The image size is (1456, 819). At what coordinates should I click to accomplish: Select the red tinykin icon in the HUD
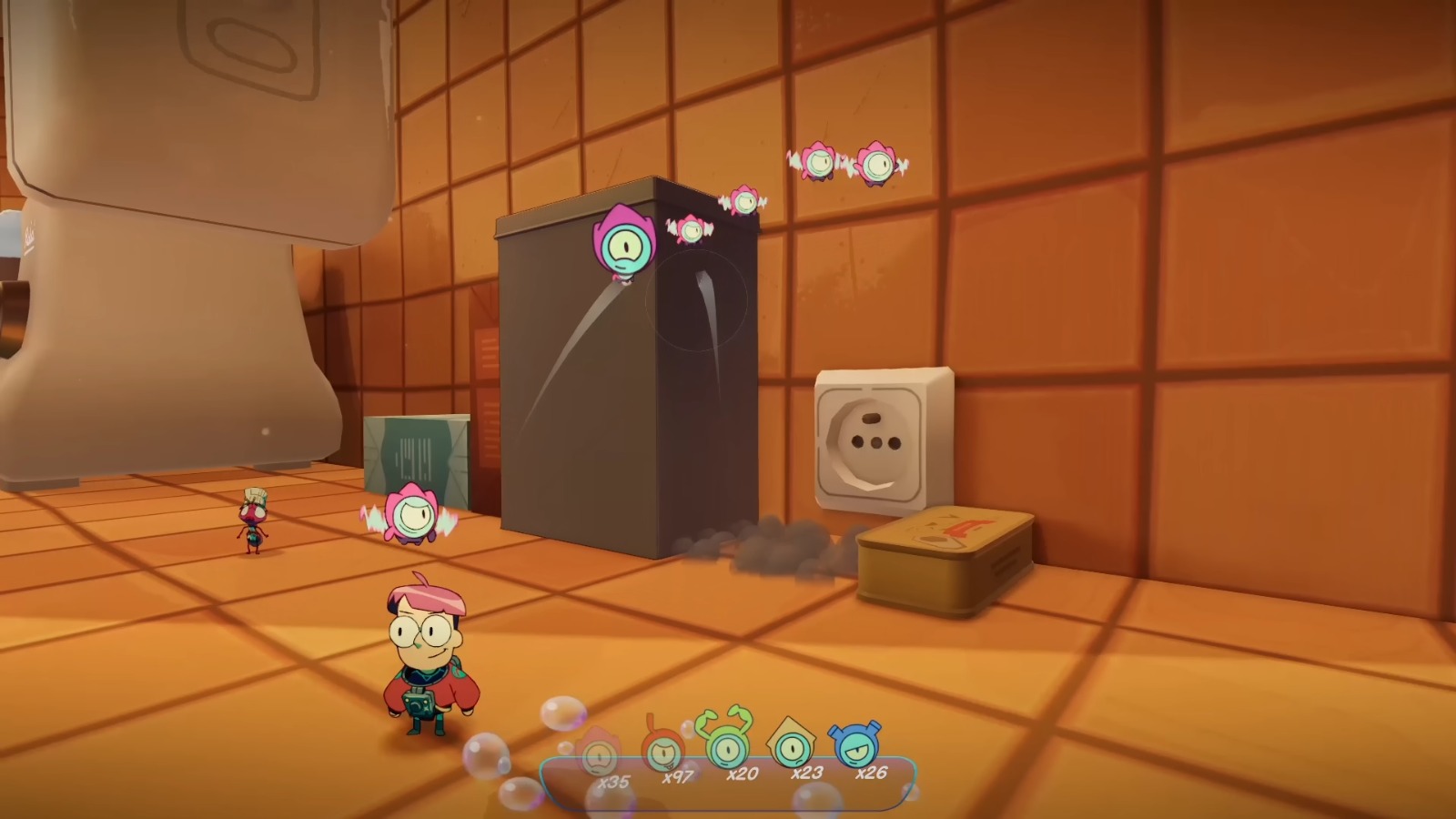(664, 751)
